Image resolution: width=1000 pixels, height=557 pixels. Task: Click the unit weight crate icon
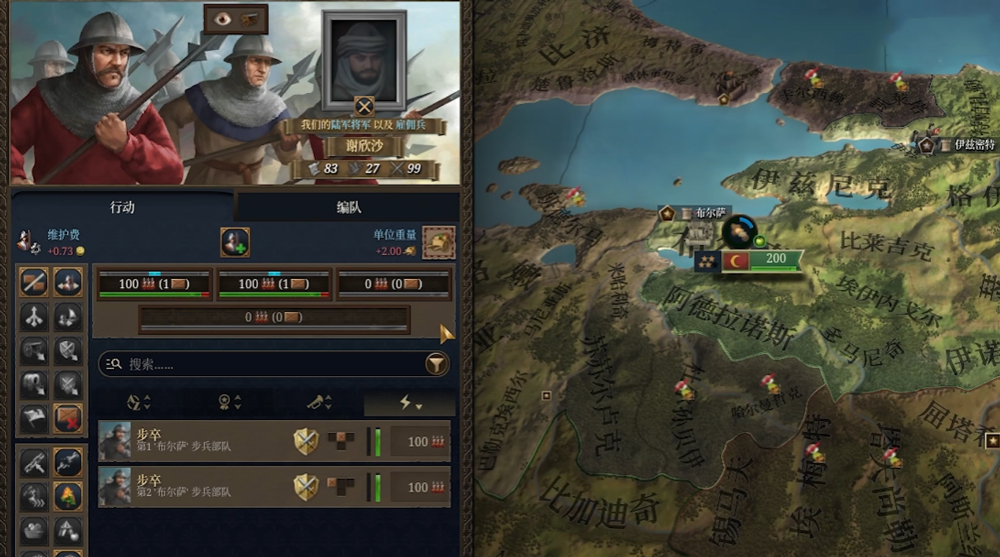(438, 242)
